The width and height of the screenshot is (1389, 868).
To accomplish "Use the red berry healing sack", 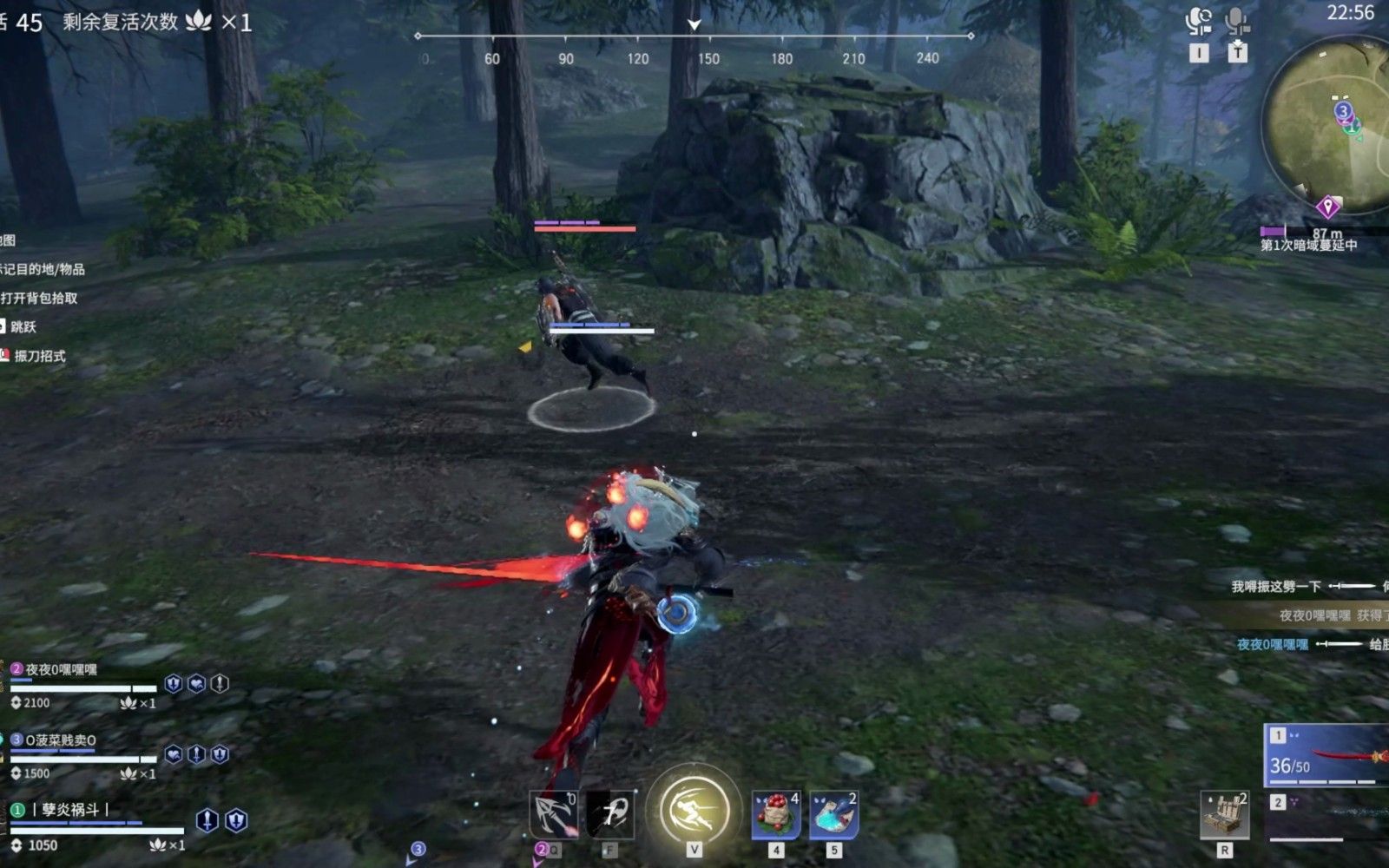I will tap(775, 815).
